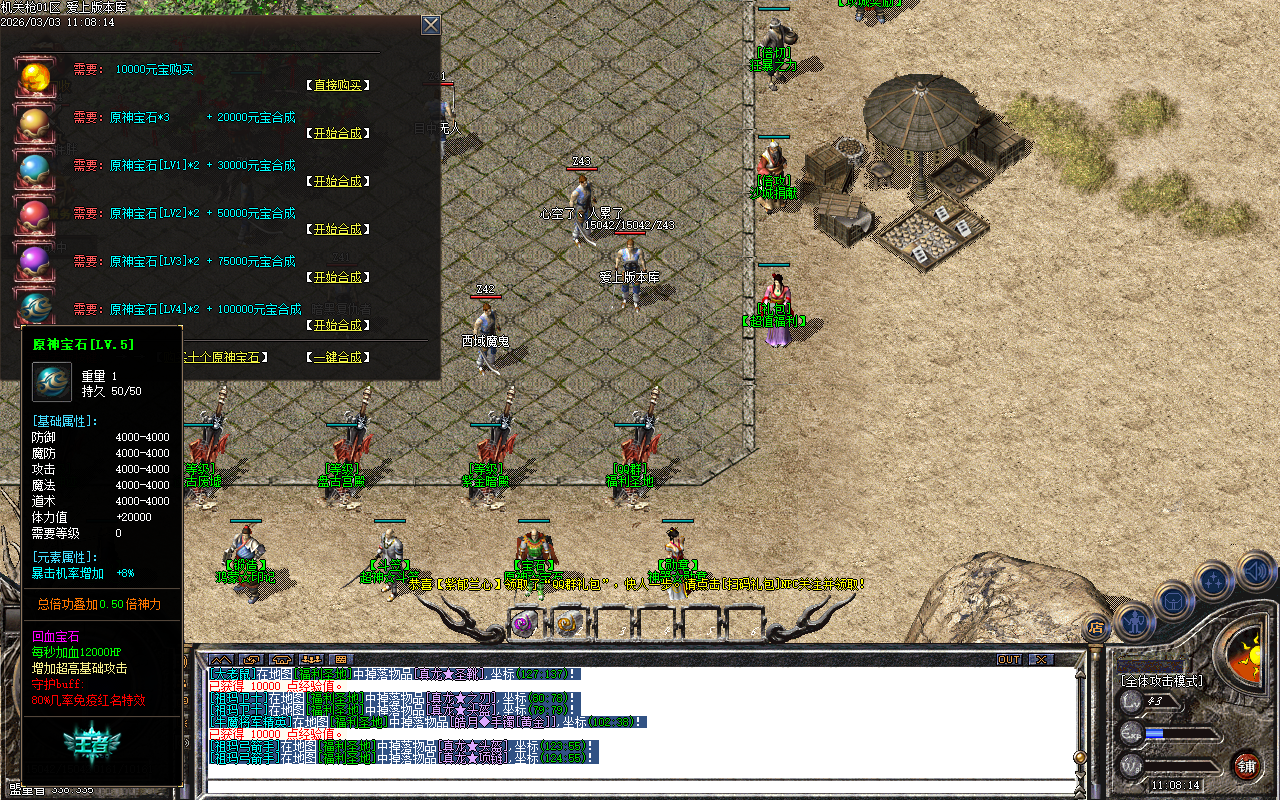This screenshot has width=1280, height=800.
Task: Open the backpack icon on right HUD
Action: 1172,600
